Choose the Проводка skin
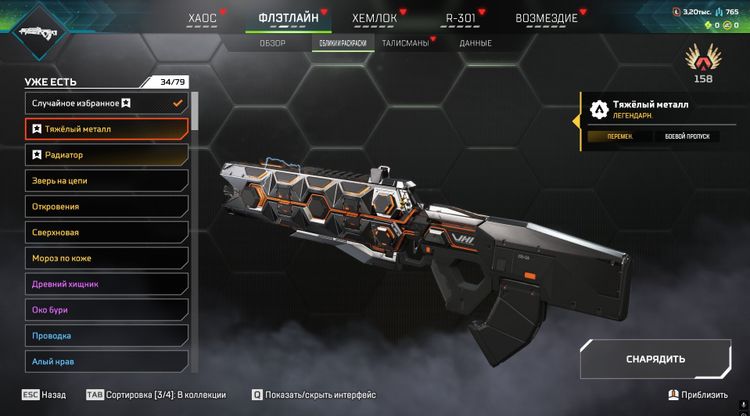The image size is (750, 416). point(106,336)
